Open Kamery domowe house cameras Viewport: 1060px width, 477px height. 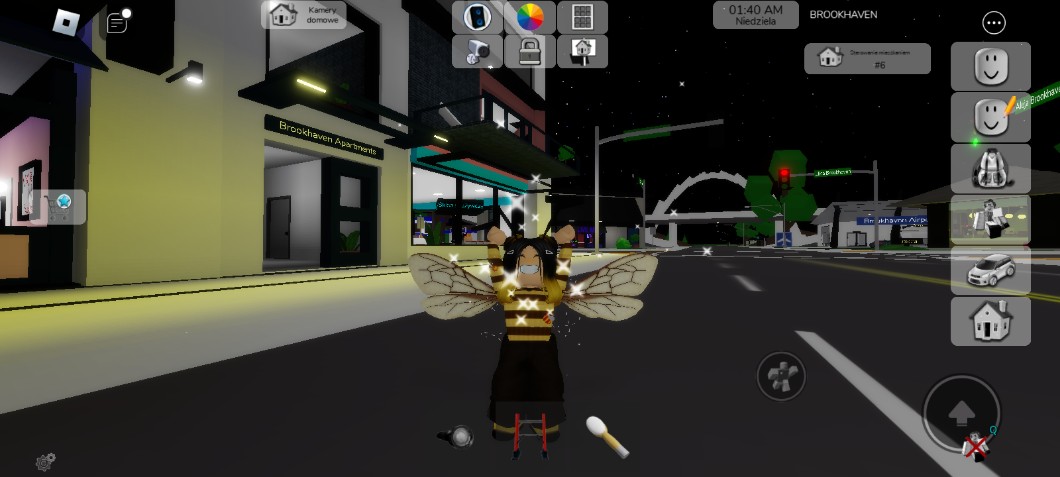[x=304, y=15]
